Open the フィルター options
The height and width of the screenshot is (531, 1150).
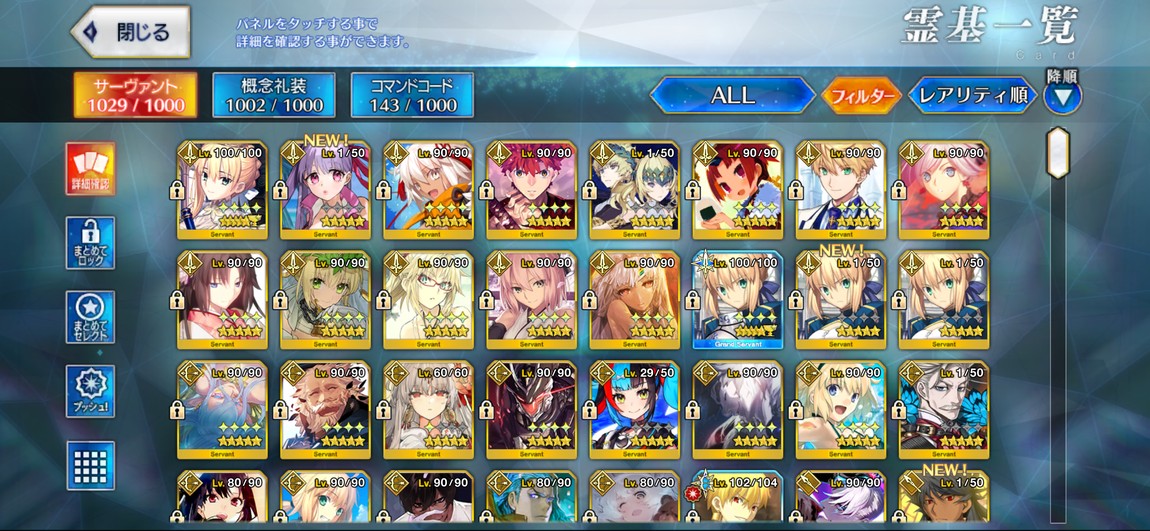[860, 96]
